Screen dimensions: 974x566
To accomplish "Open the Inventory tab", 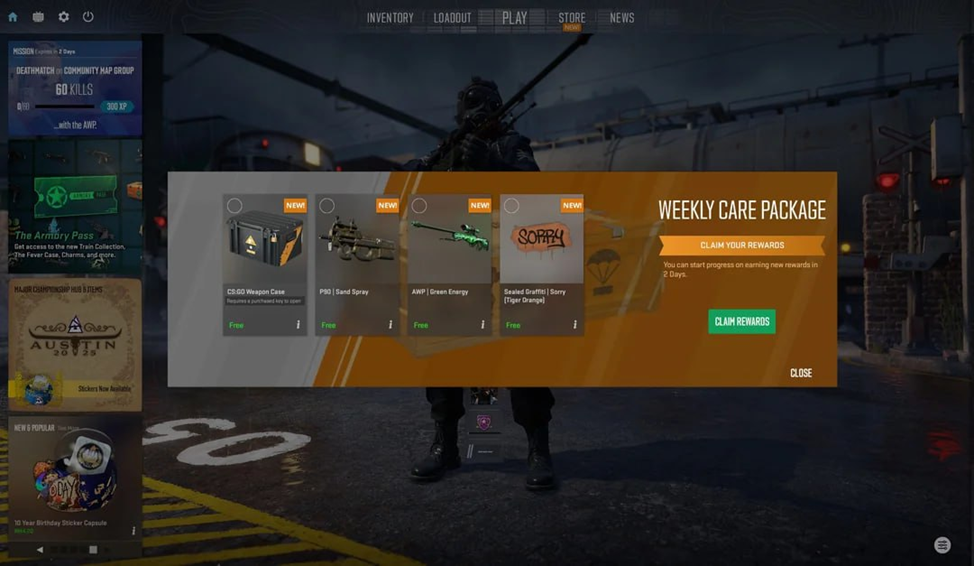I will (389, 18).
